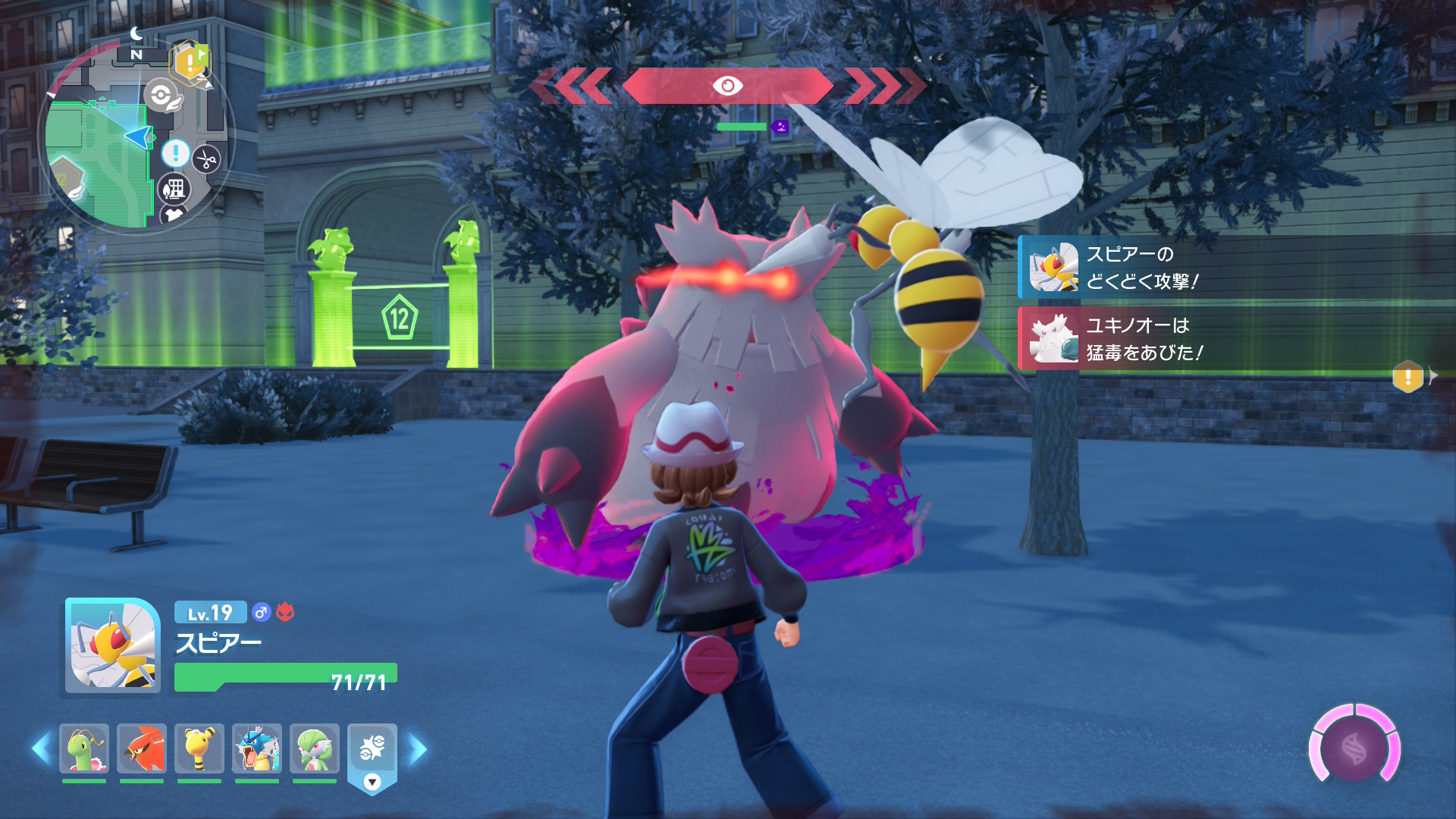The height and width of the screenshot is (819, 1456).
Task: Select Metapod in the party bar
Action: 84,748
